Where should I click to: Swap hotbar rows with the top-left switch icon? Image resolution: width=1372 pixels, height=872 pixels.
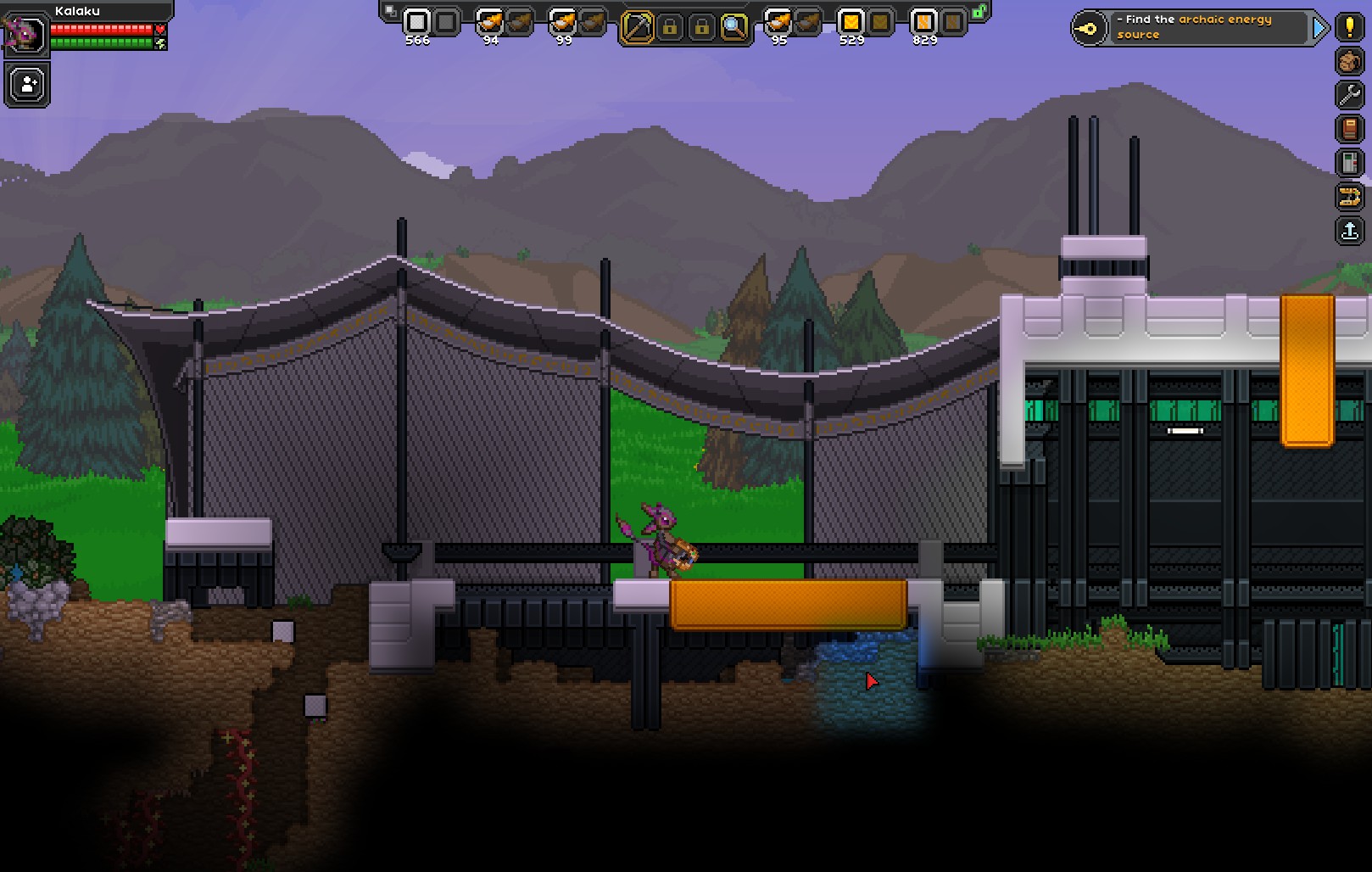[389, 11]
